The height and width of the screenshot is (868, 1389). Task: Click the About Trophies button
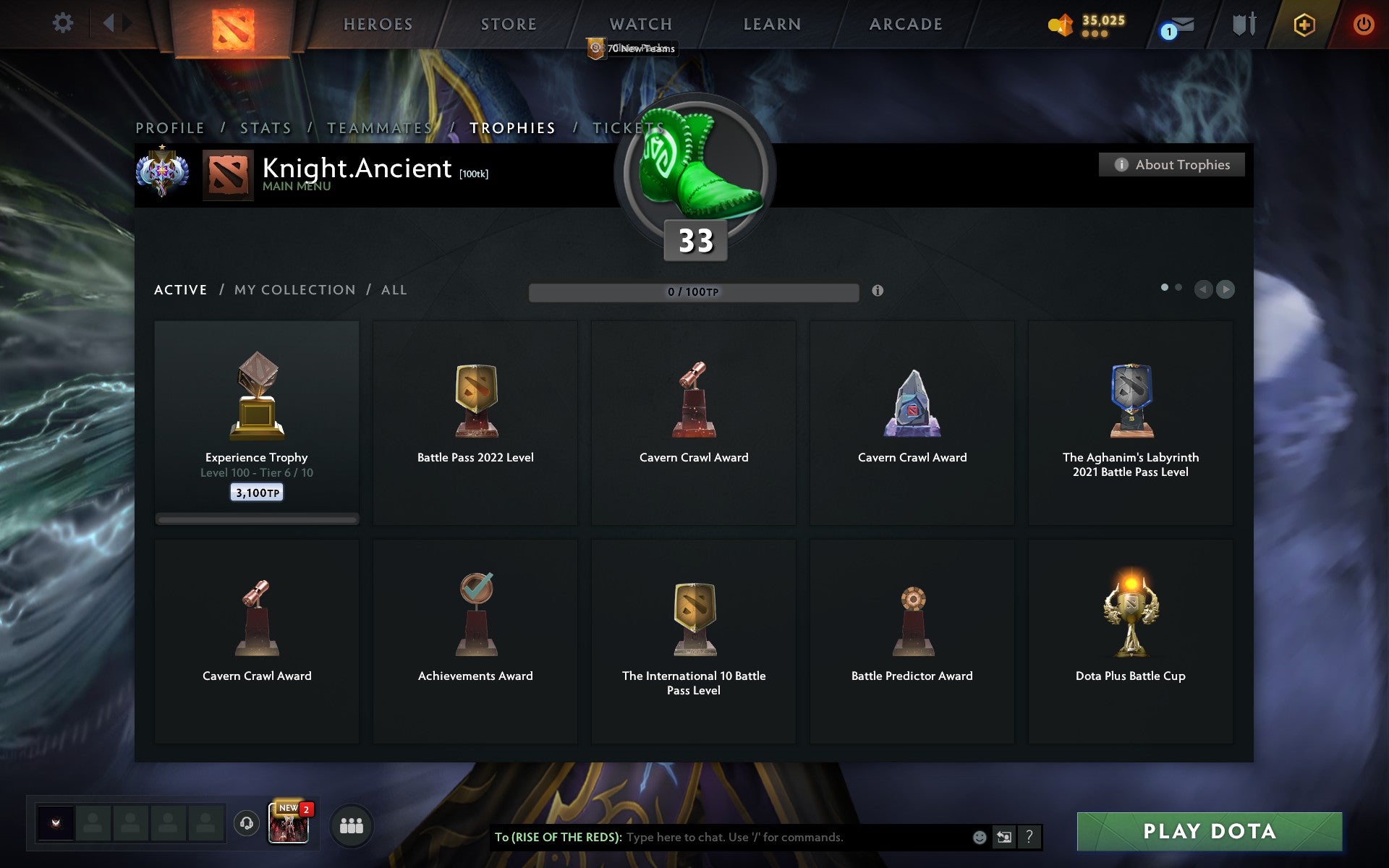pos(1171,164)
